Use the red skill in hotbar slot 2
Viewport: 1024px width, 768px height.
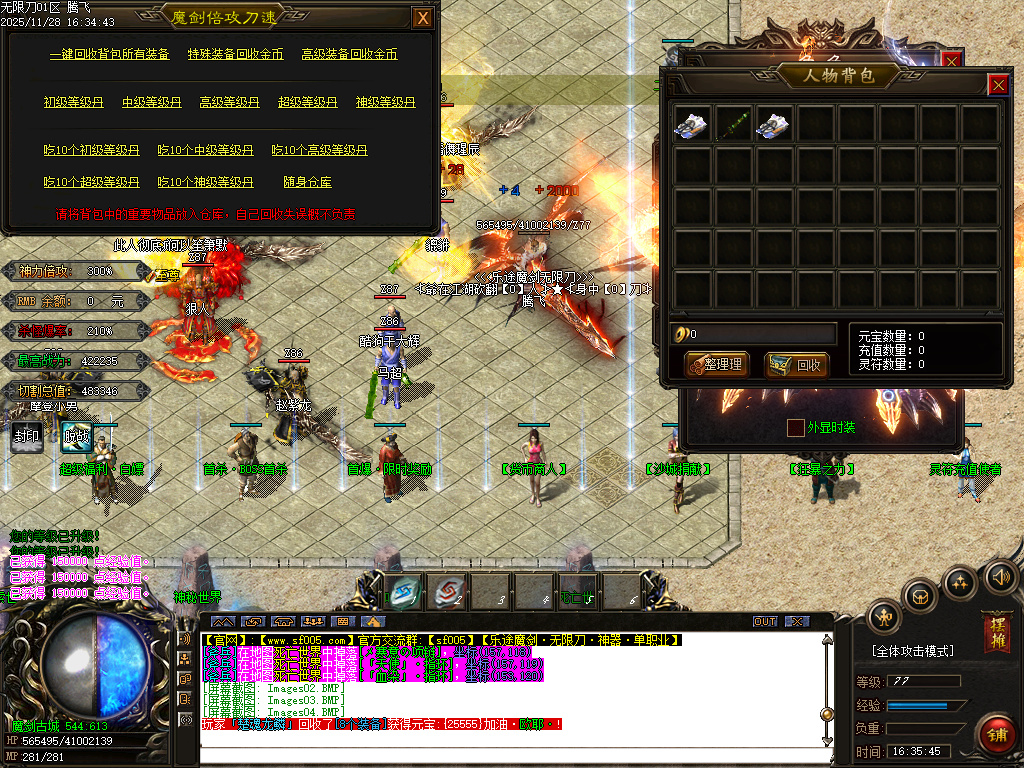[449, 591]
